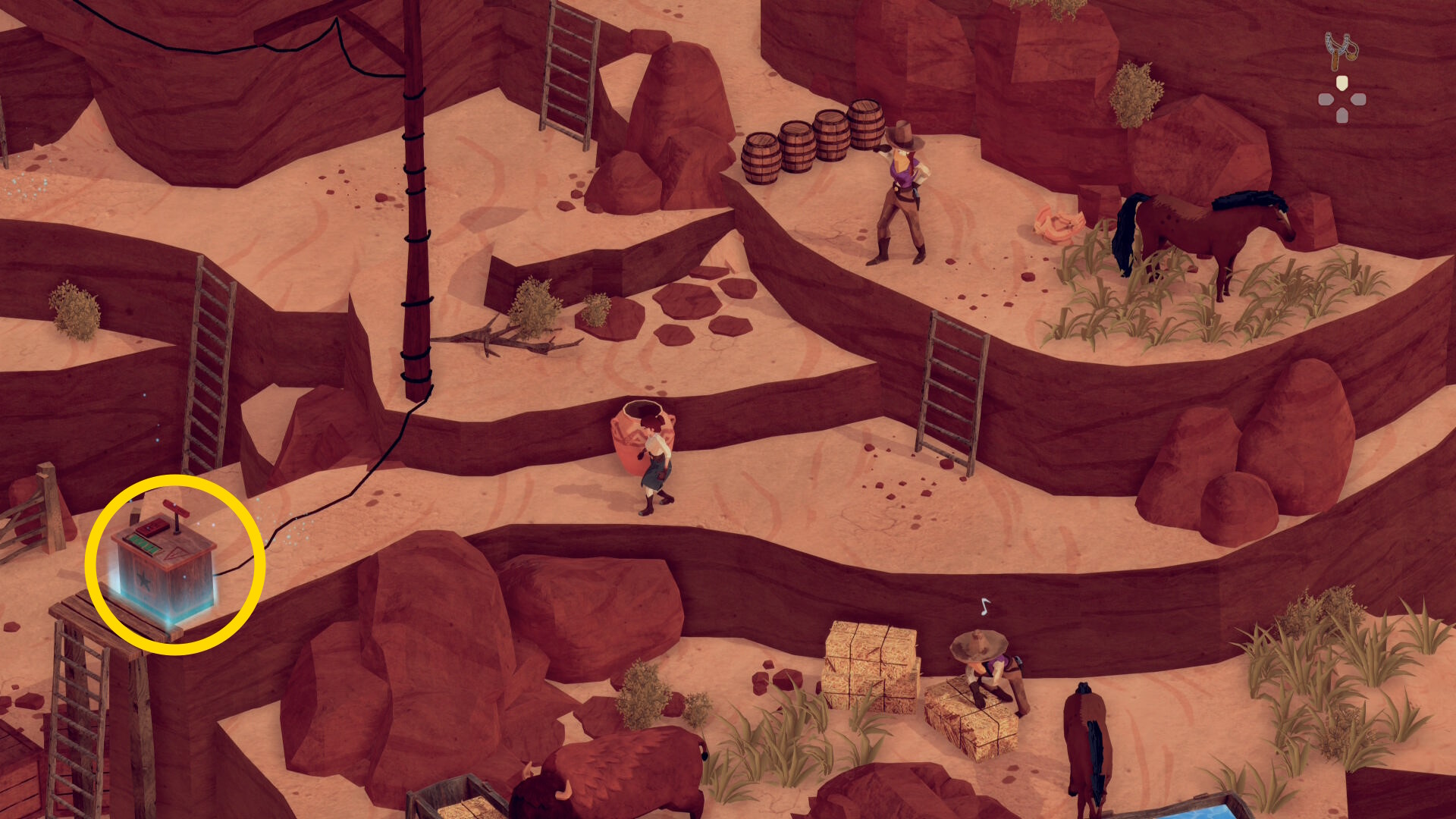Select the slingshot item icon

click(x=1341, y=50)
